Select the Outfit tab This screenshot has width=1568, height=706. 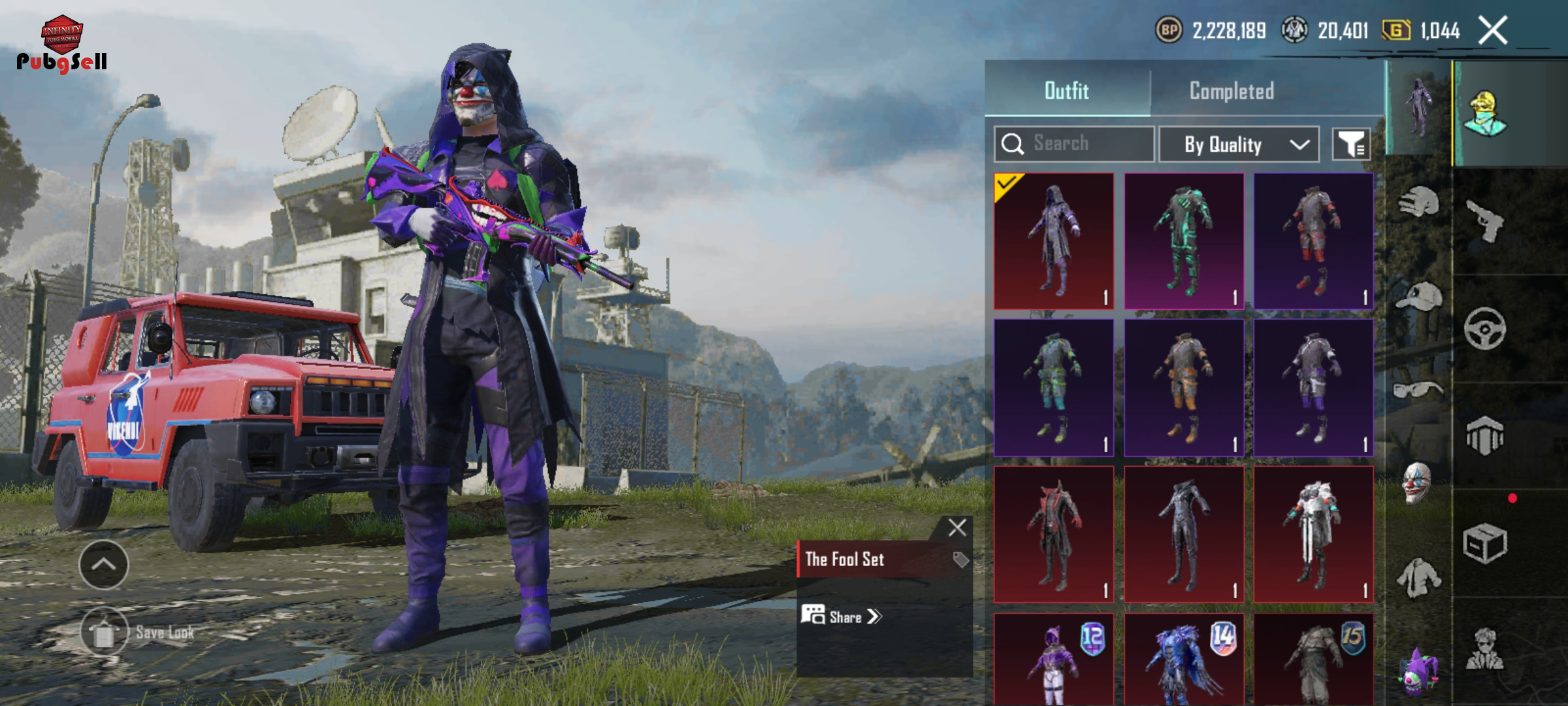tap(1067, 91)
